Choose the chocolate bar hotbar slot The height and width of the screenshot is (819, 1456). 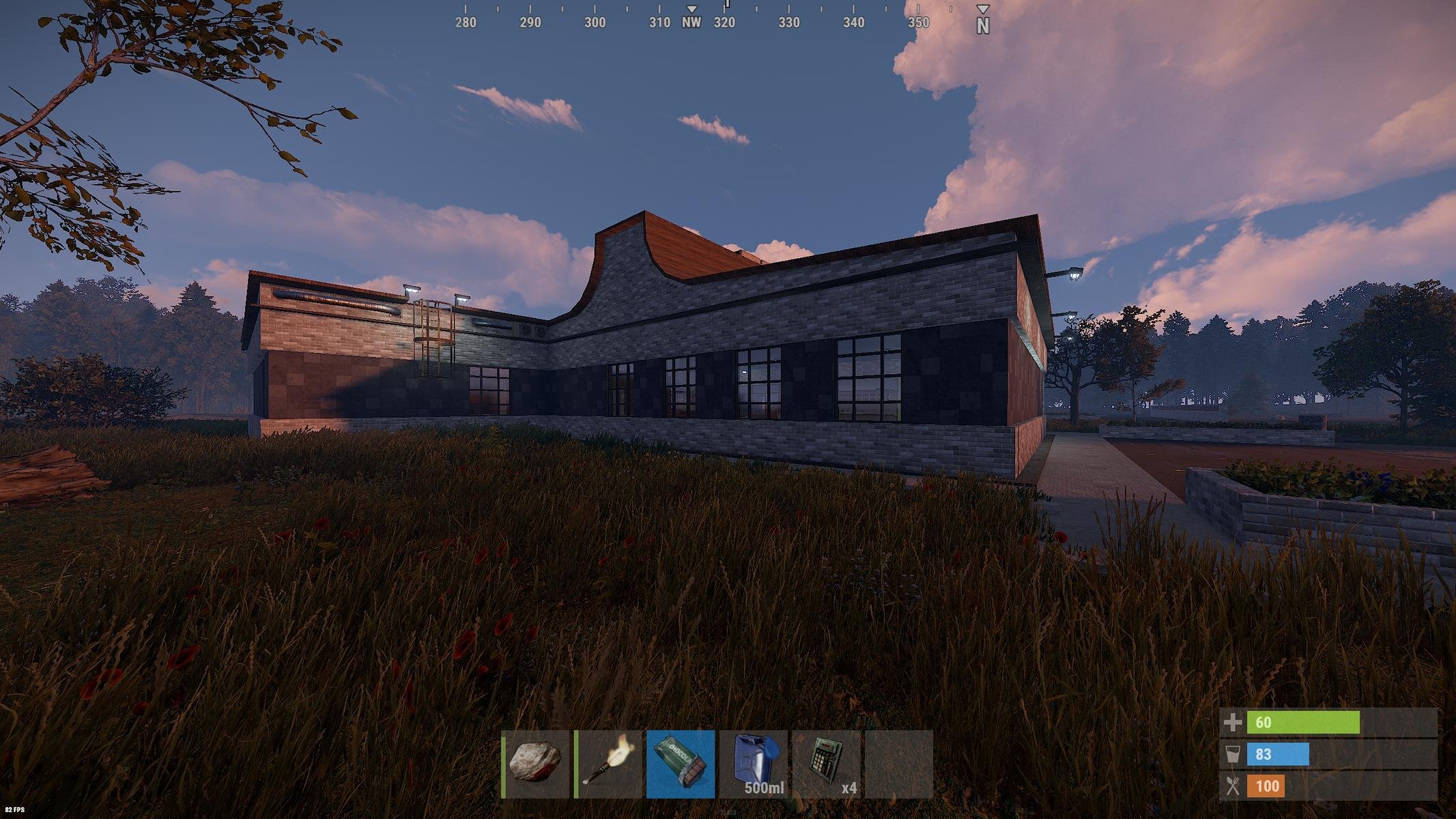pos(681,764)
